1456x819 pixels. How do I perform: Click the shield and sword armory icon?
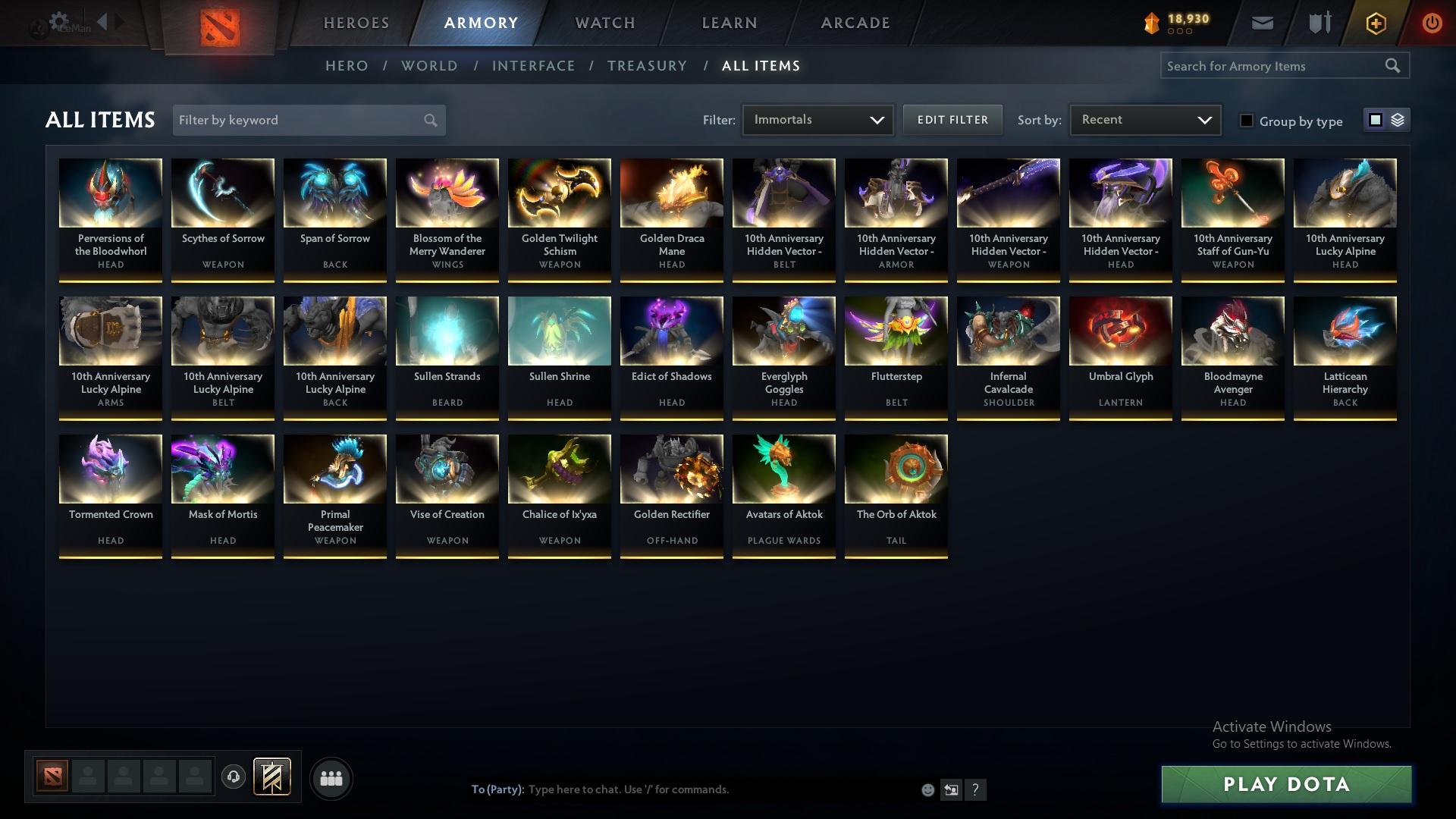point(1319,23)
